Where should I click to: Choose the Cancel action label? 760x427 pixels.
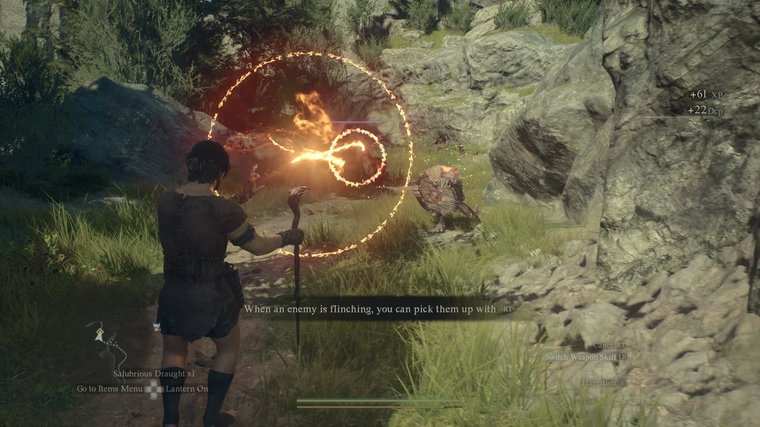point(606,345)
